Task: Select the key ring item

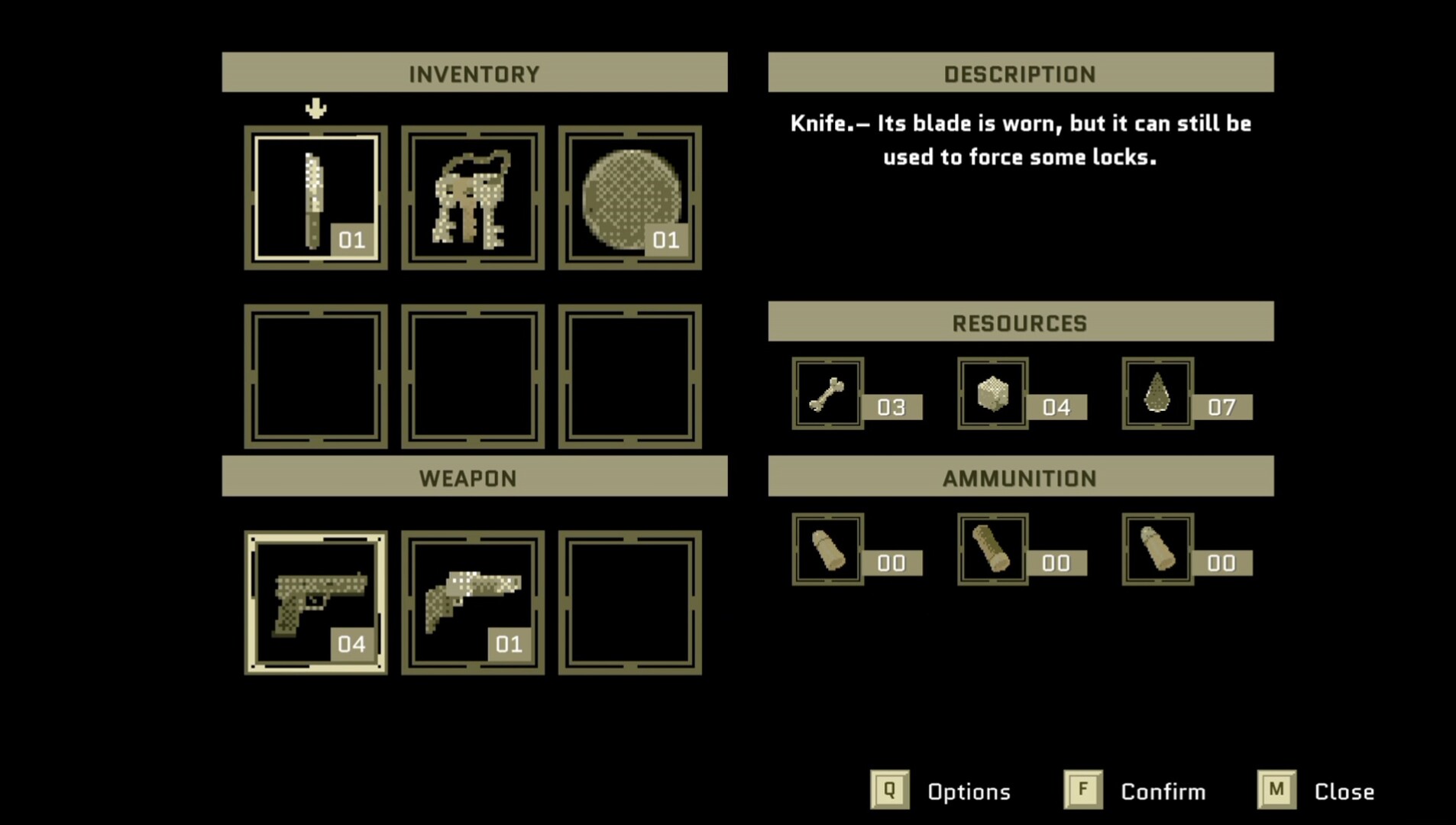Action: tap(473, 198)
